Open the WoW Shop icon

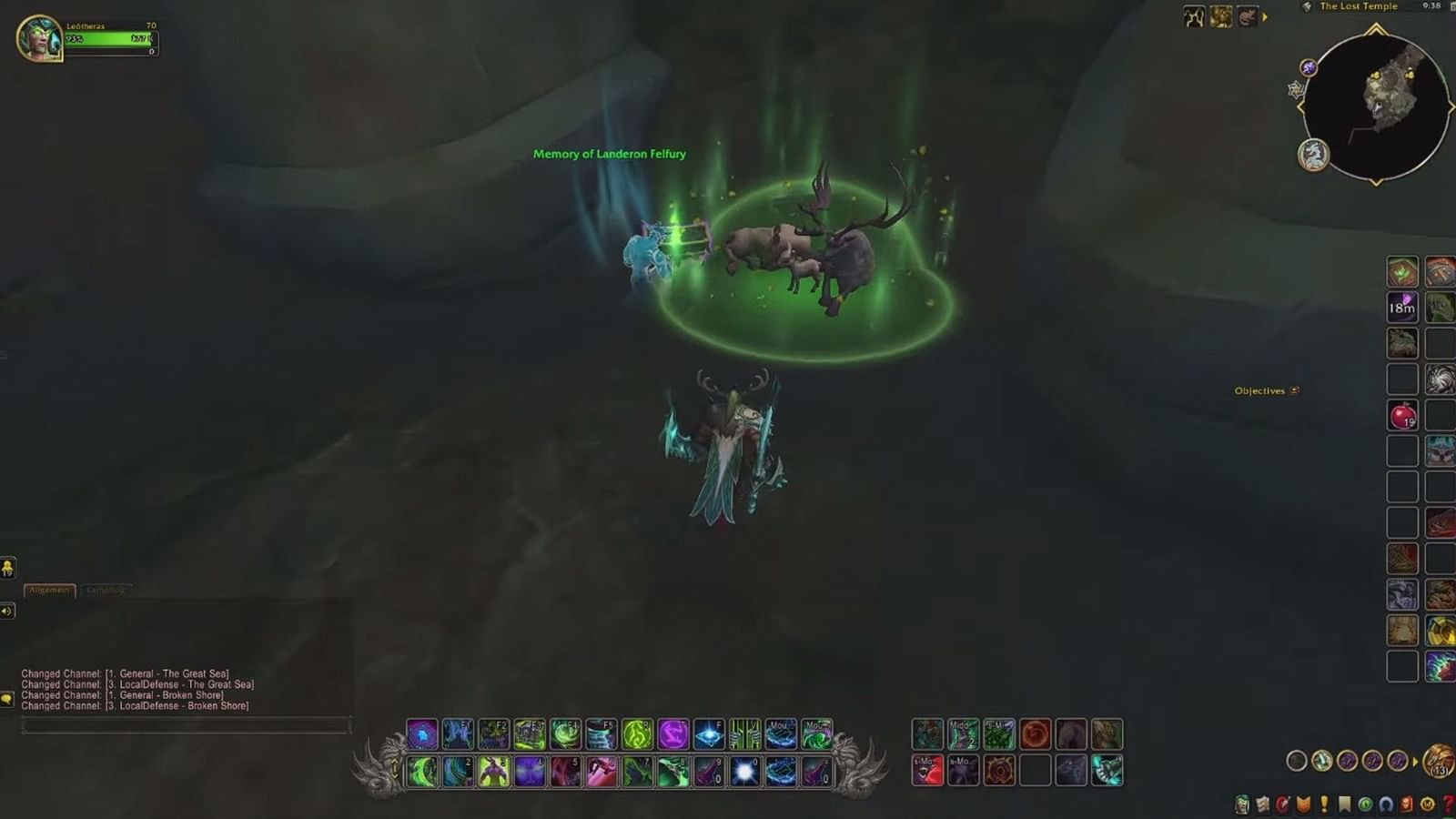[1426, 804]
